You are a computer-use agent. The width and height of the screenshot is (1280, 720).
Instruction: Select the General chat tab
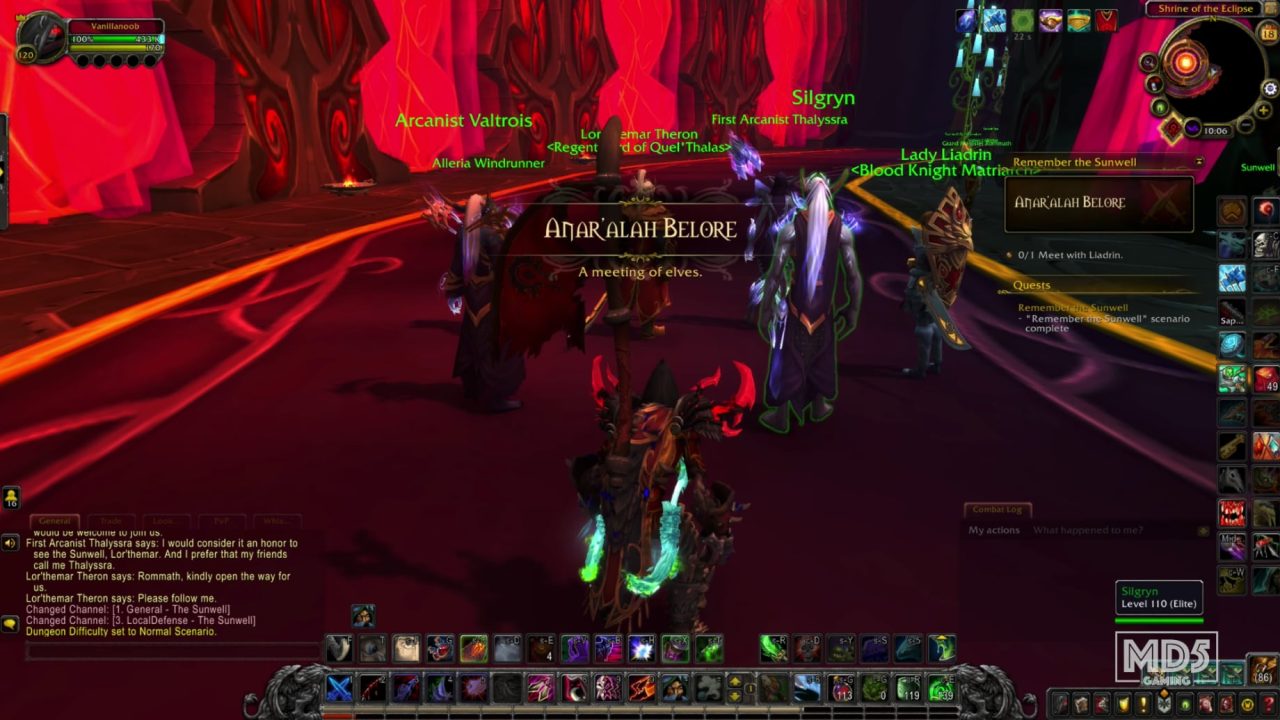(54, 520)
